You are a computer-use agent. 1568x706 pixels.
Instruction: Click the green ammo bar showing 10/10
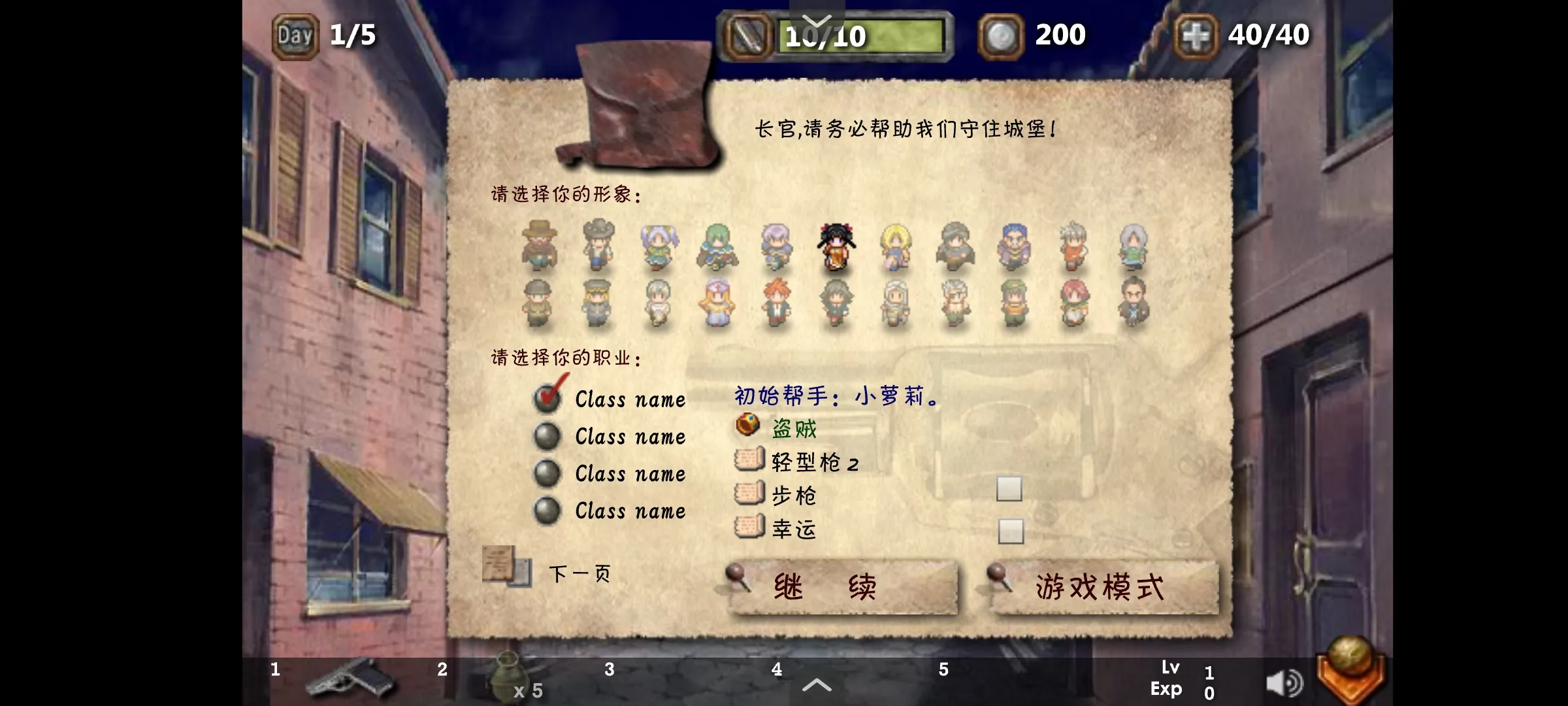tap(861, 36)
